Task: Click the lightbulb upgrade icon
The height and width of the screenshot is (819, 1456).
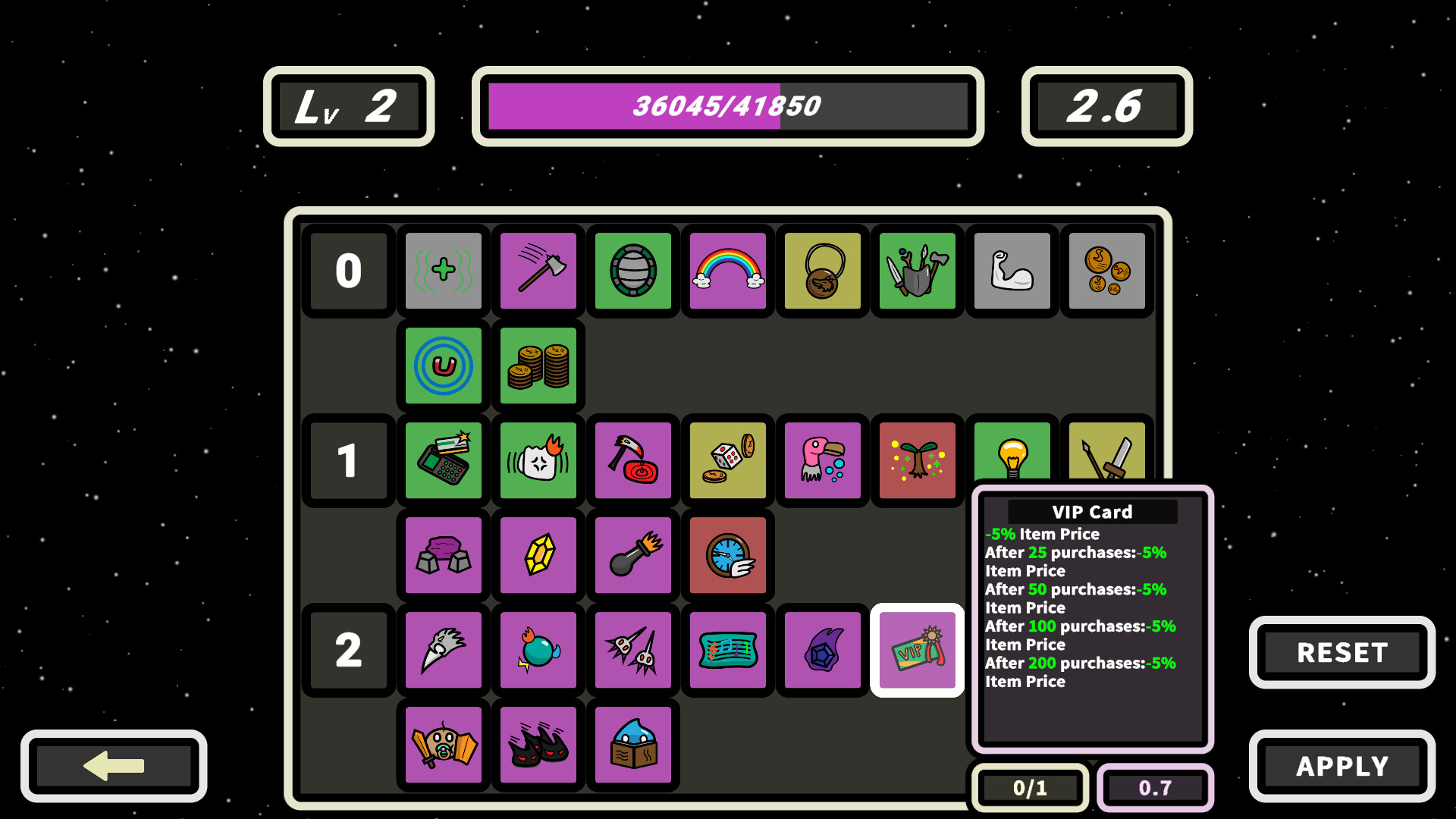Action: click(1012, 460)
